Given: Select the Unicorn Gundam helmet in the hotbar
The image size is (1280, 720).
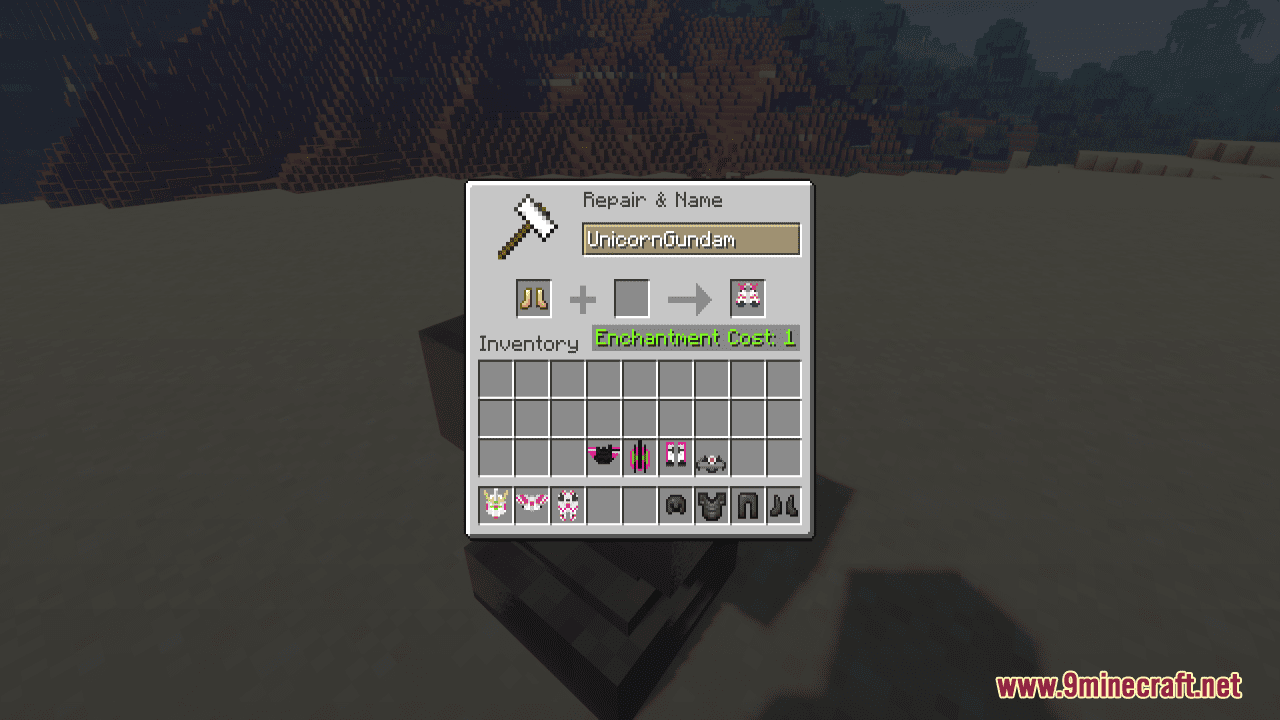Looking at the screenshot, I should [x=496, y=505].
